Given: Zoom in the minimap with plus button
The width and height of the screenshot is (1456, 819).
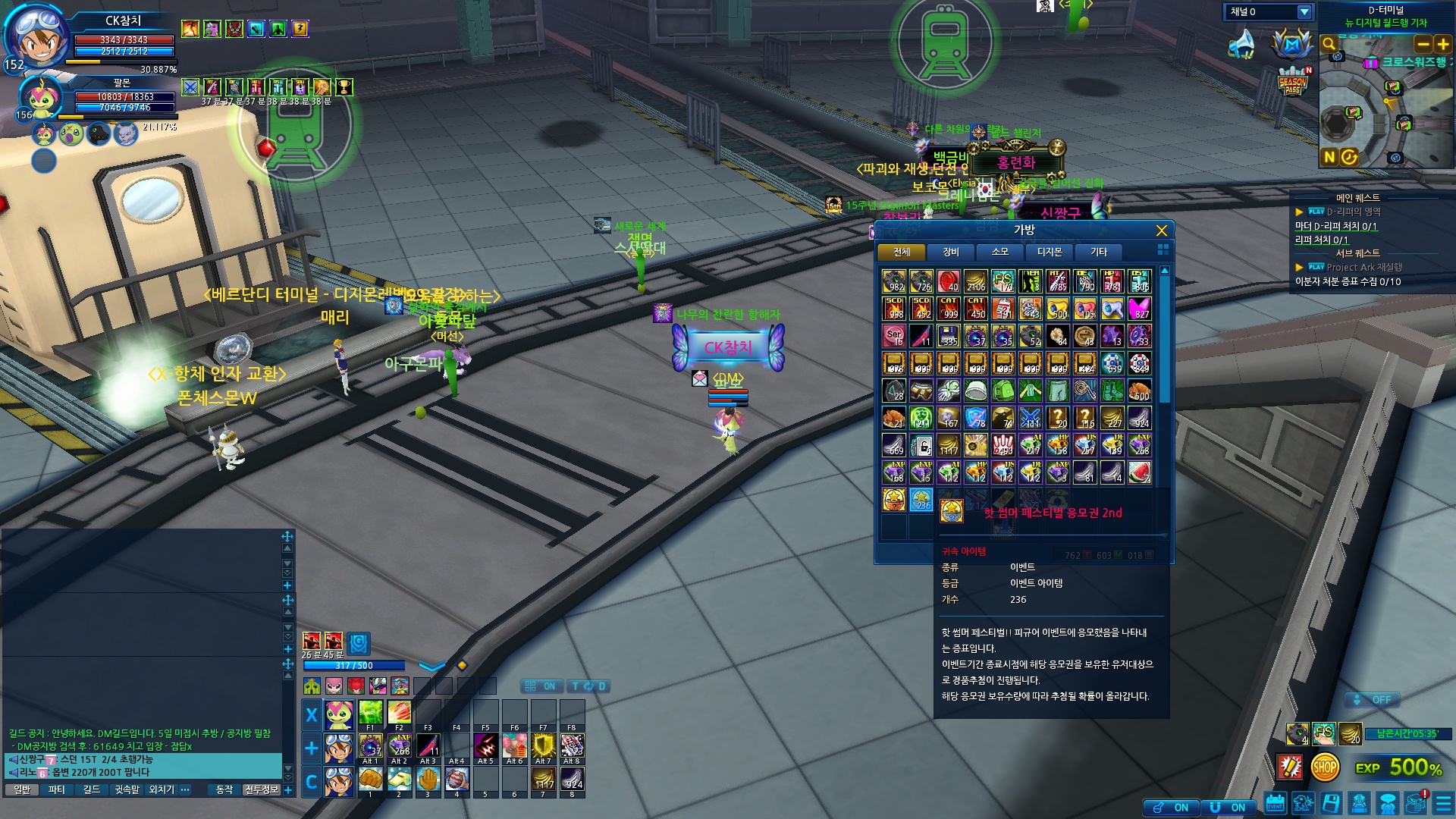Looking at the screenshot, I should pyautogui.click(x=1443, y=44).
